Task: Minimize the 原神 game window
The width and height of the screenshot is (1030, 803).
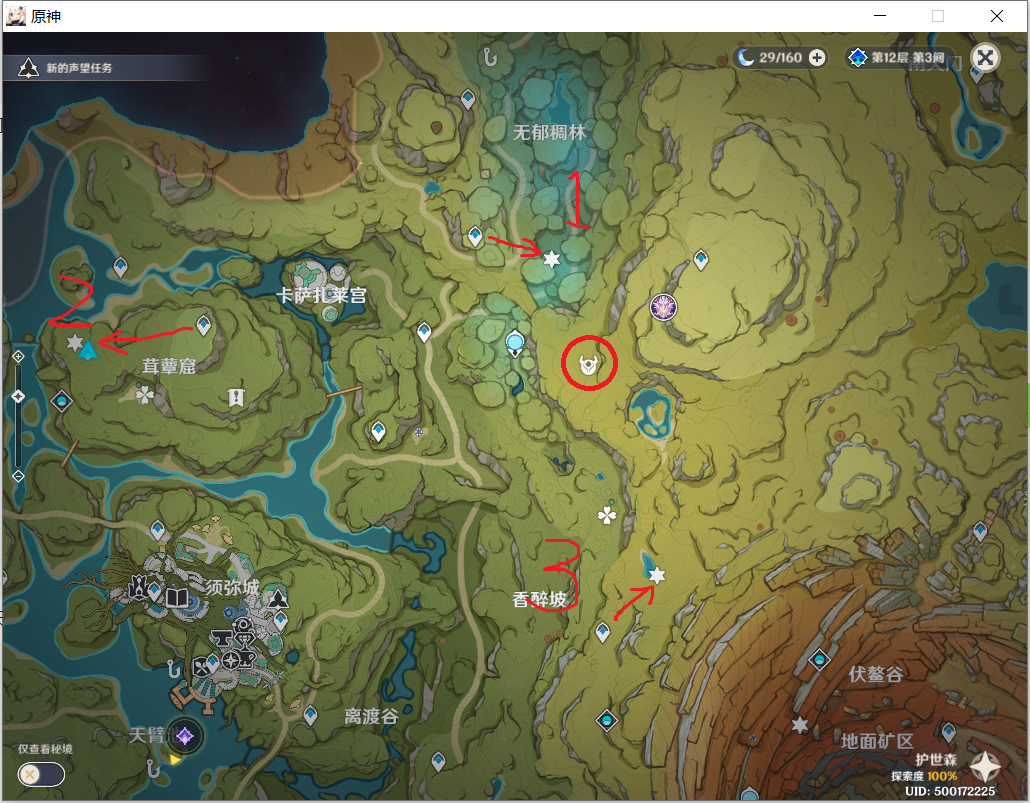Action: click(880, 16)
